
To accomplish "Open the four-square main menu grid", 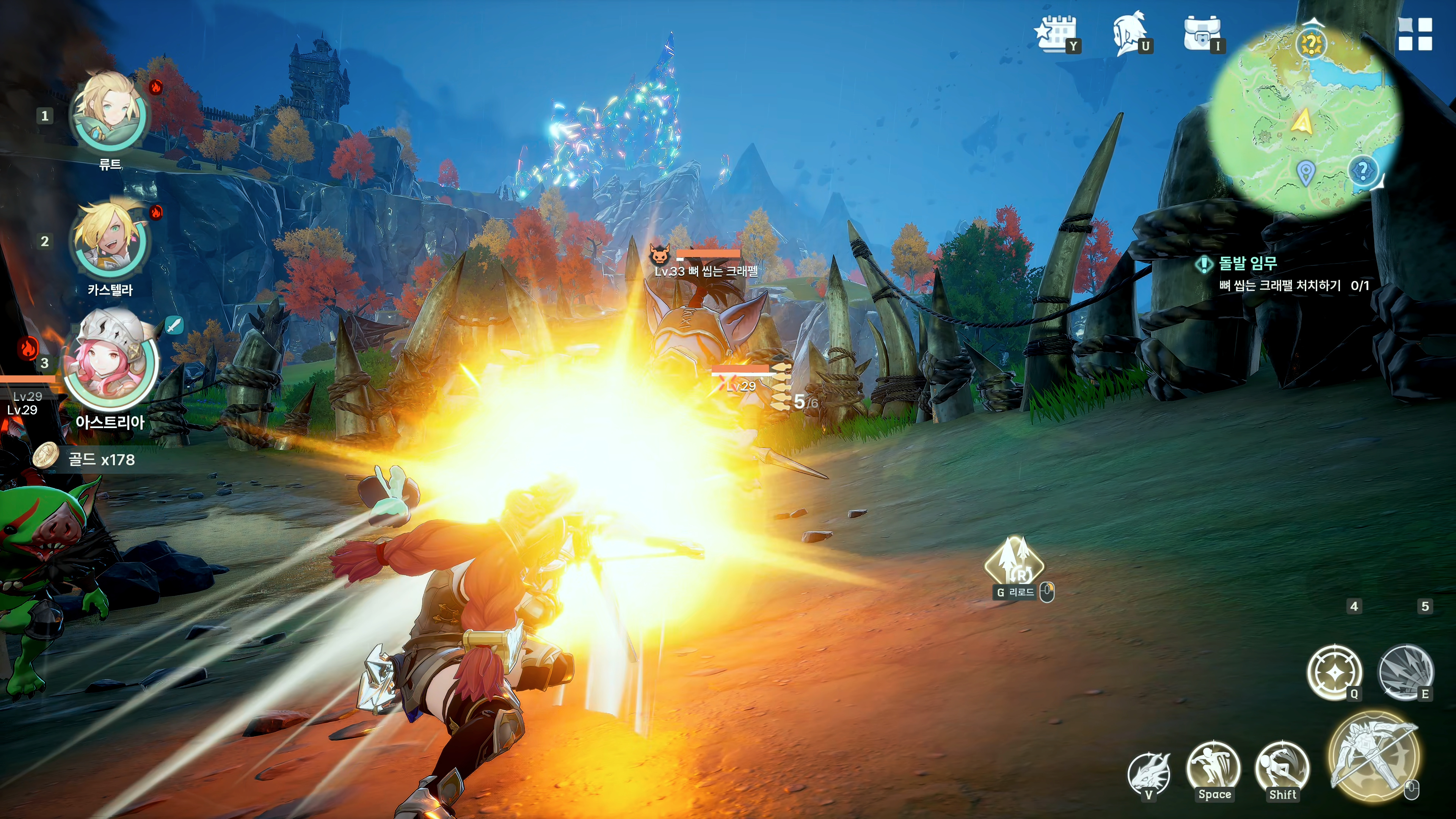I will point(1415,34).
